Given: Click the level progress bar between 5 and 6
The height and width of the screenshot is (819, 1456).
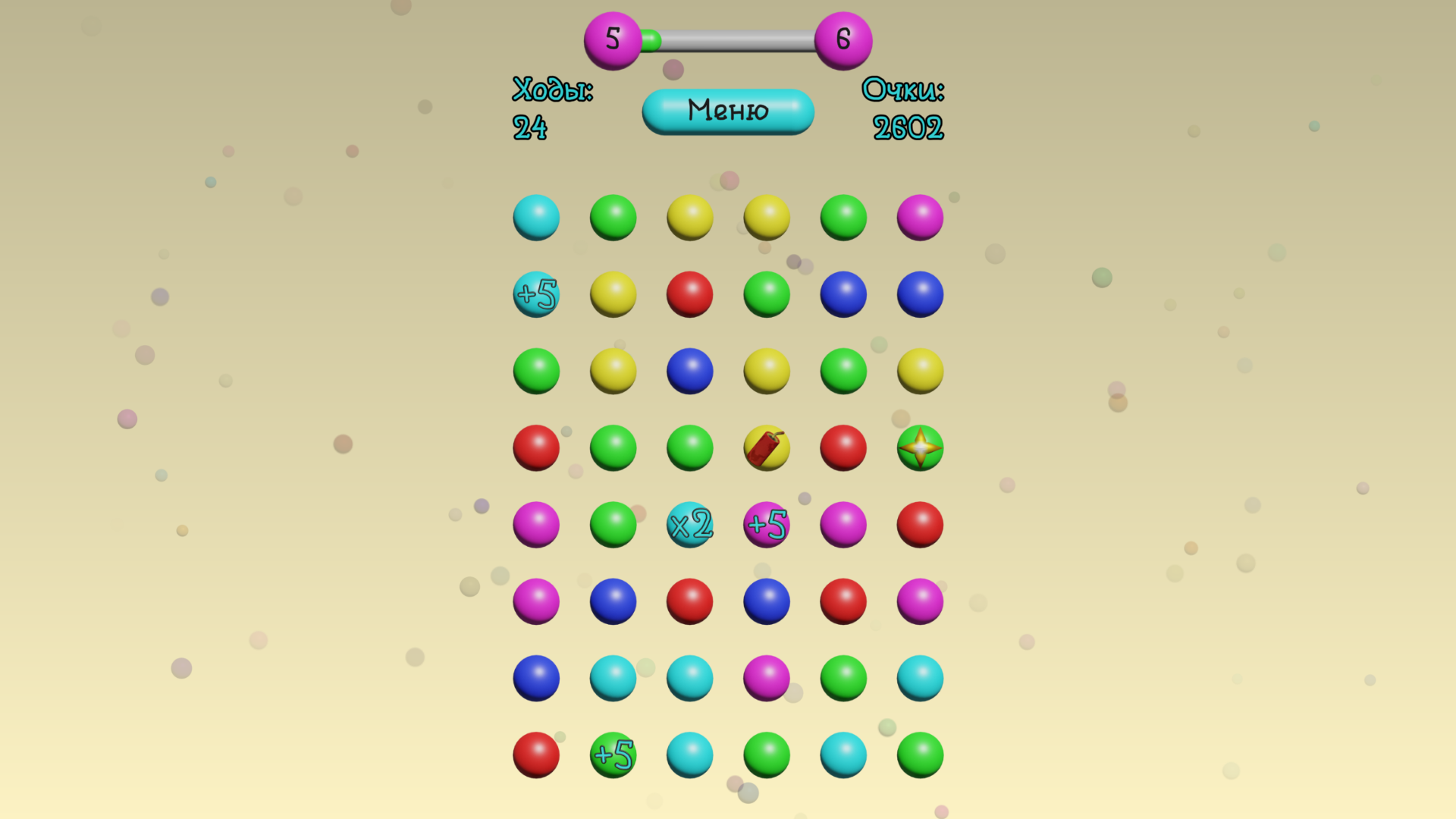Looking at the screenshot, I should [x=728, y=42].
